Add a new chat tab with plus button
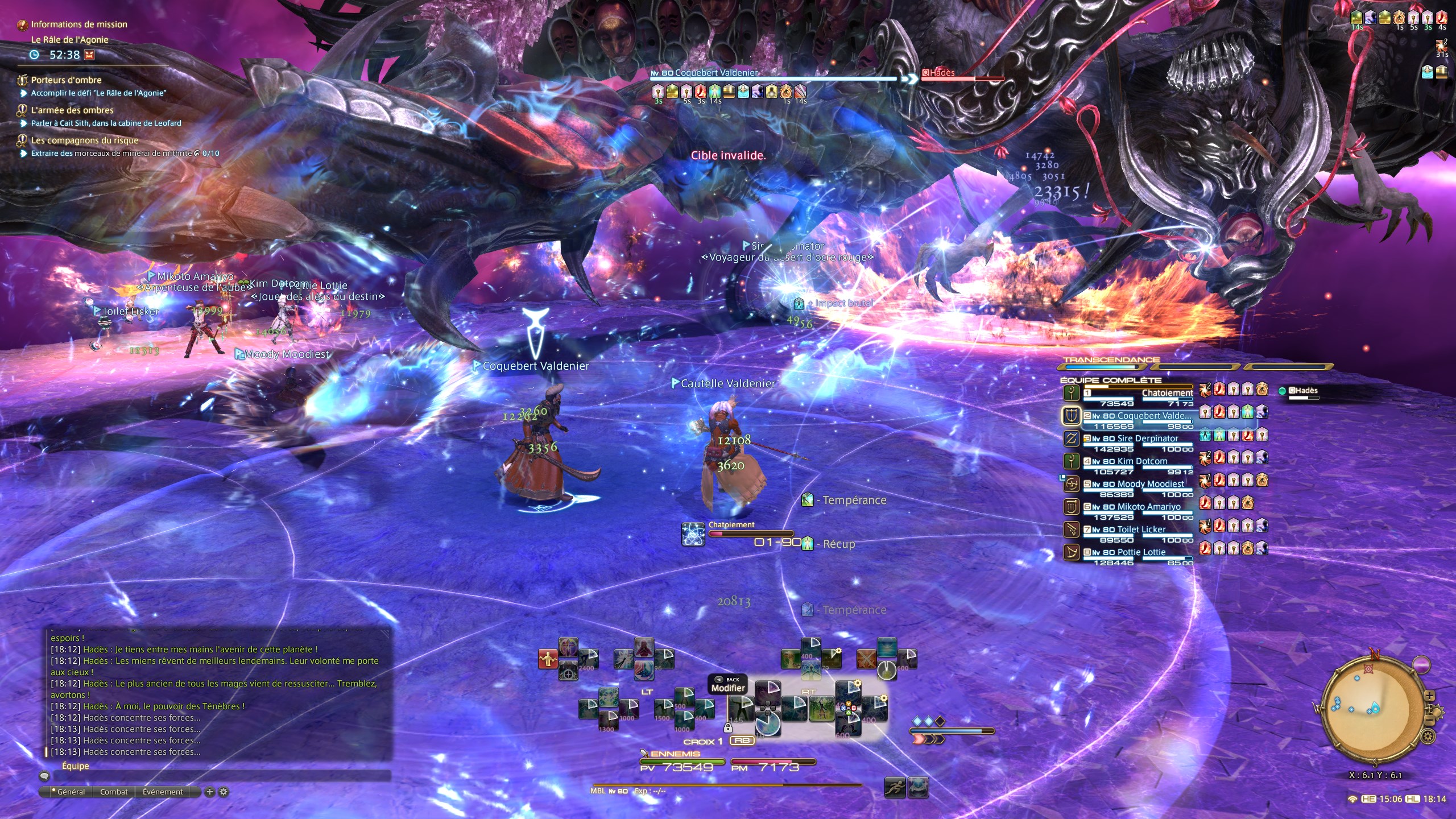 point(209,792)
